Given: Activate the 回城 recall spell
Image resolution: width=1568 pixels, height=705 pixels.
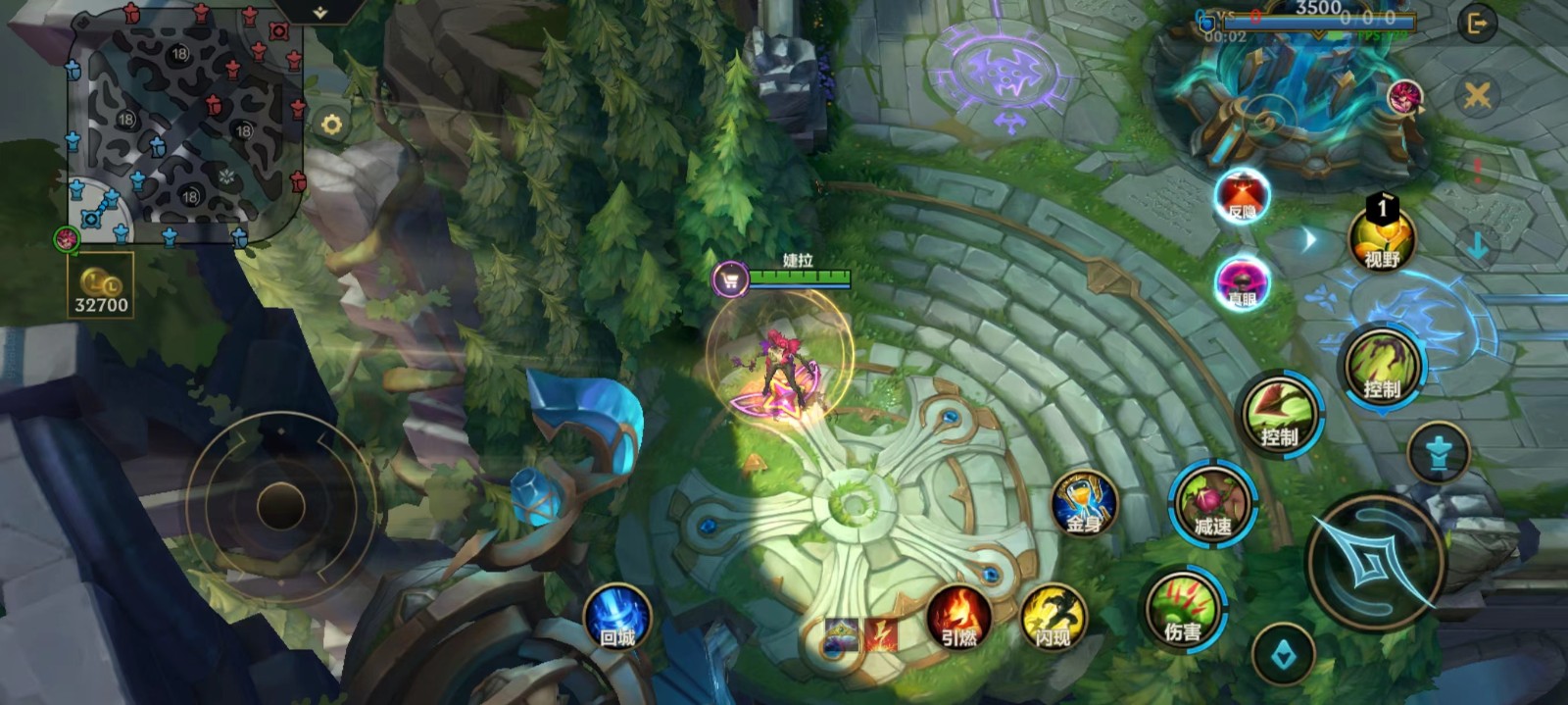Looking at the screenshot, I should tap(617, 618).
